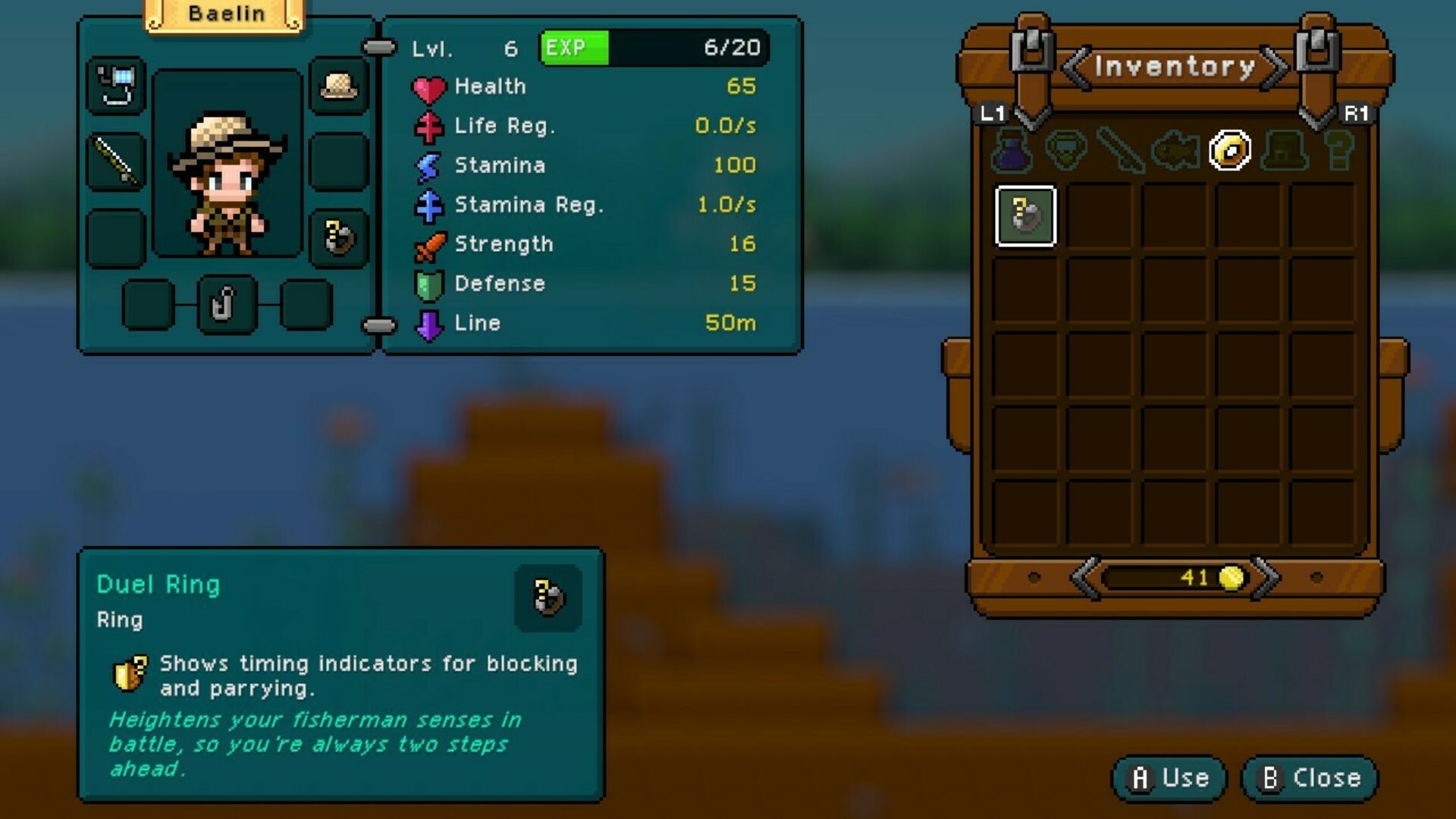Image resolution: width=1456 pixels, height=819 pixels.
Task: Switch to the potion category tab
Action: click(1012, 150)
